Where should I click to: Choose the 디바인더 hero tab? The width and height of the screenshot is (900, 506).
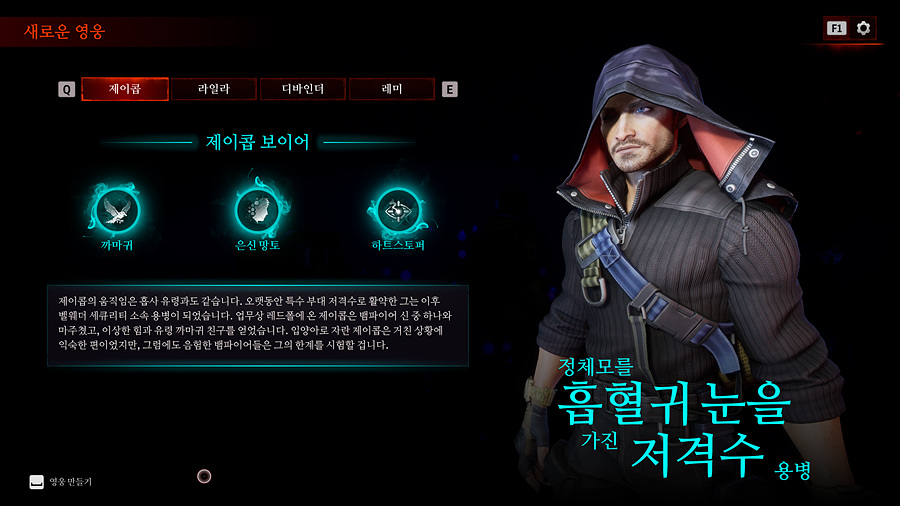pyautogui.click(x=302, y=89)
